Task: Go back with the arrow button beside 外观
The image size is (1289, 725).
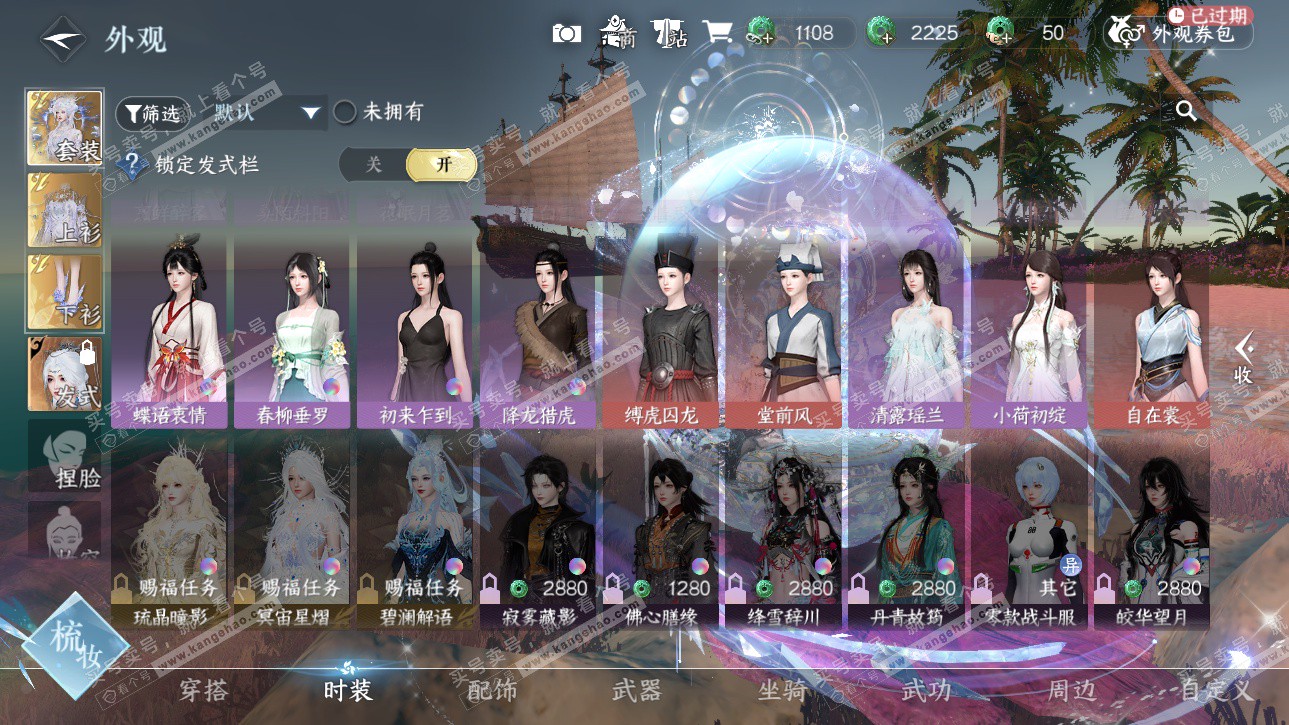Action: pos(62,40)
